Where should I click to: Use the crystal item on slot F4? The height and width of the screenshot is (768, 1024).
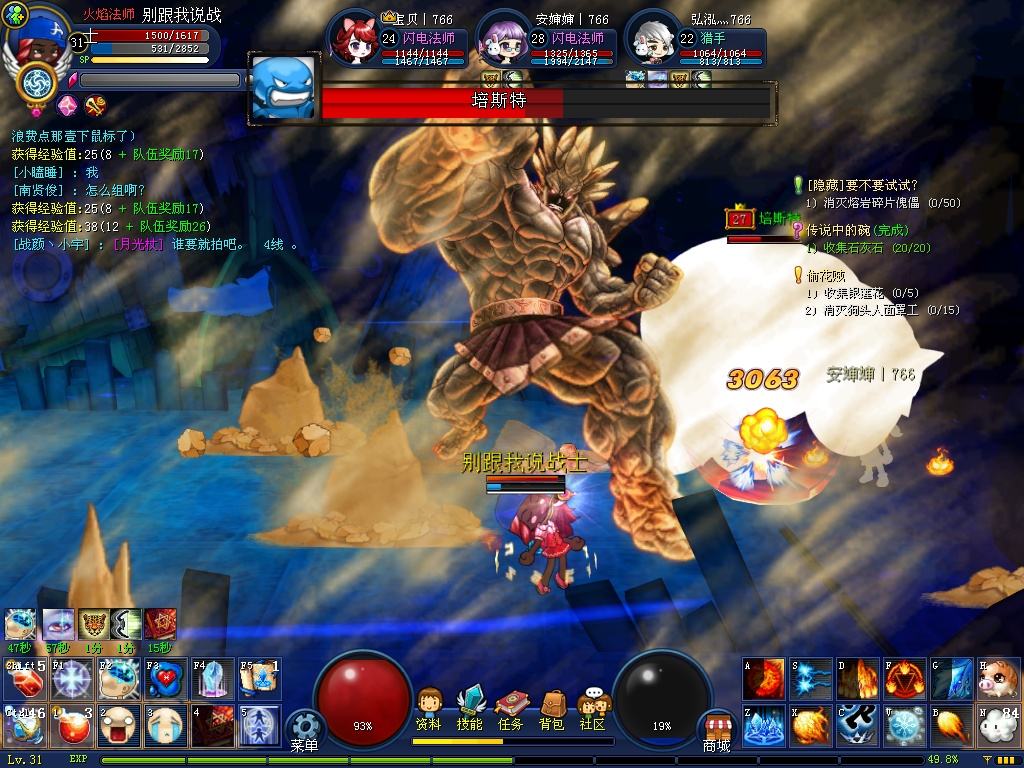[x=212, y=679]
